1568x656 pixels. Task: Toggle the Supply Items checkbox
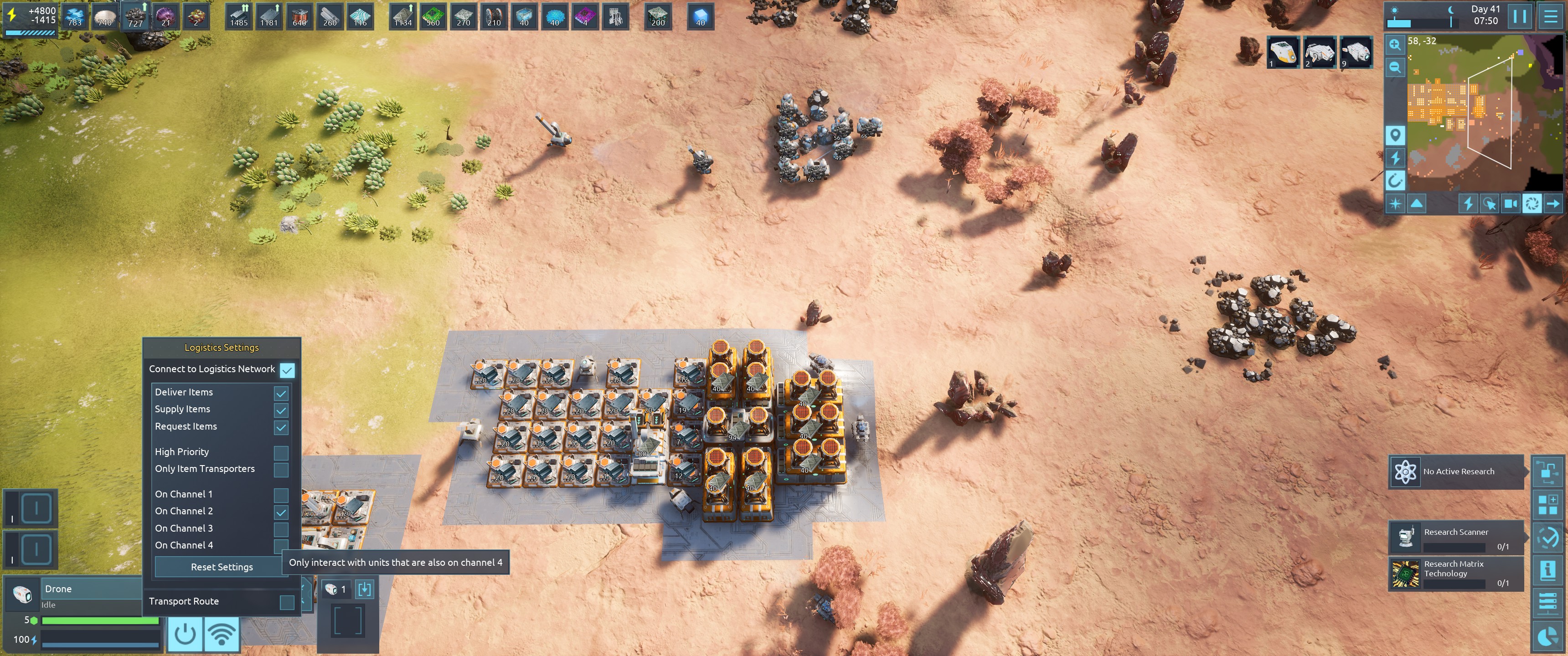coord(281,410)
